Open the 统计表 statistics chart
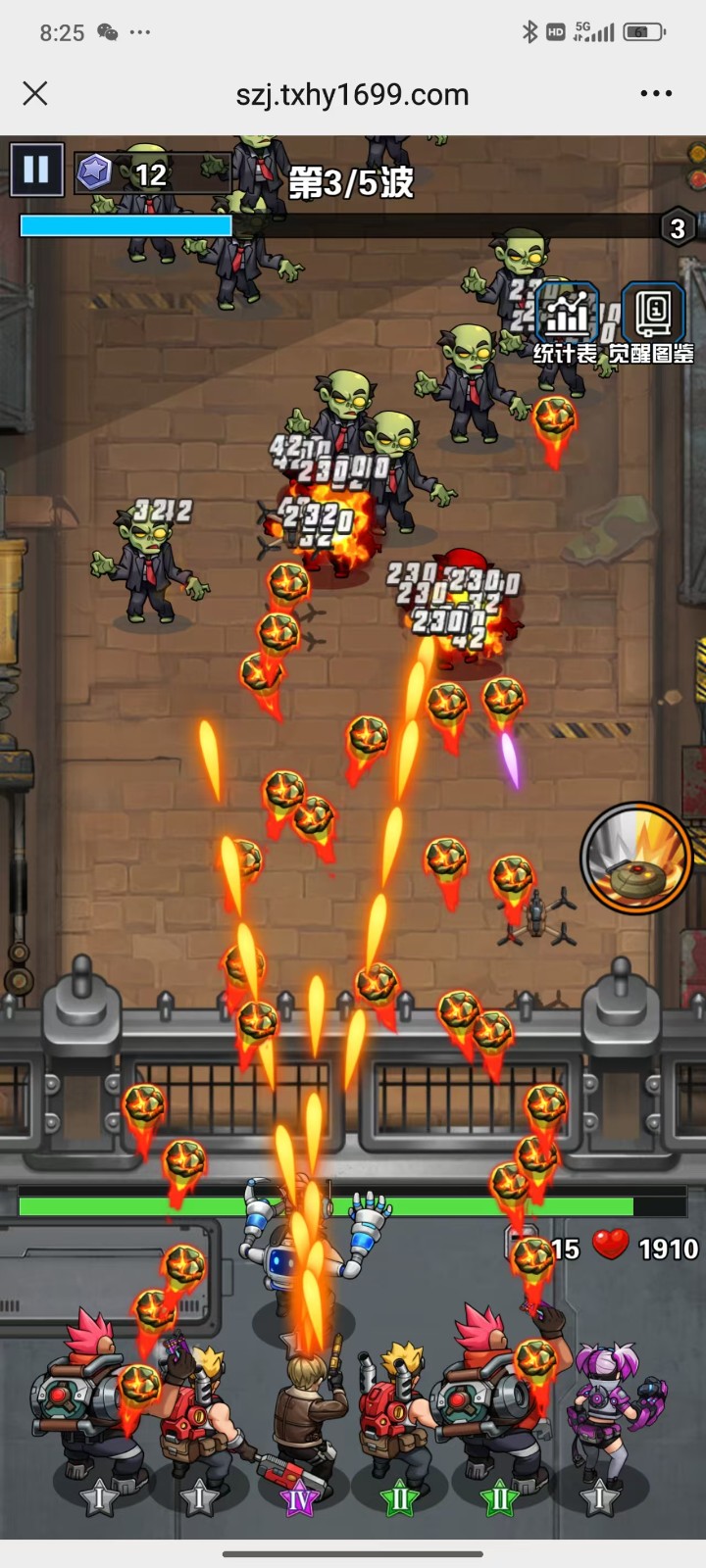 (x=566, y=319)
